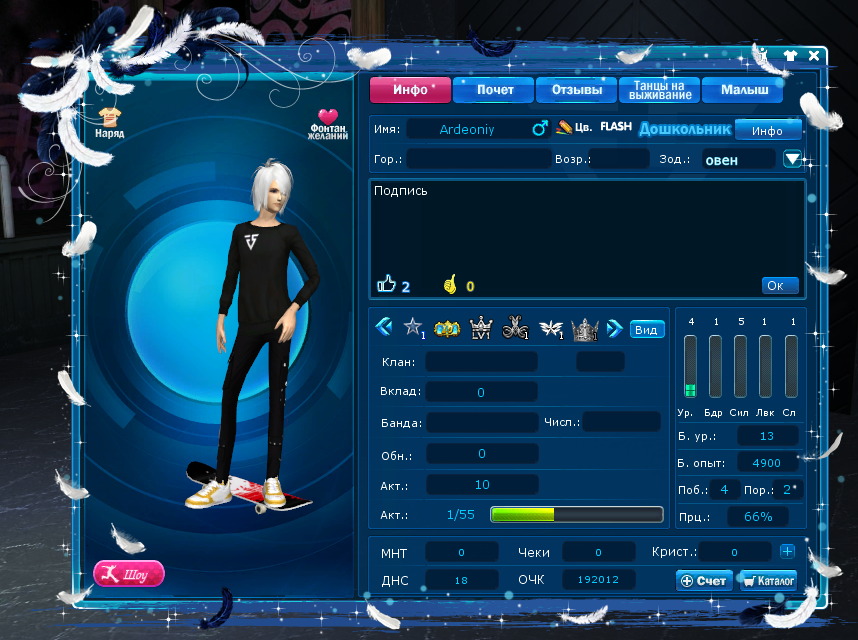Screen dimensions: 858x640
Task: Show next badges with the right arrow
Action: (x=615, y=327)
